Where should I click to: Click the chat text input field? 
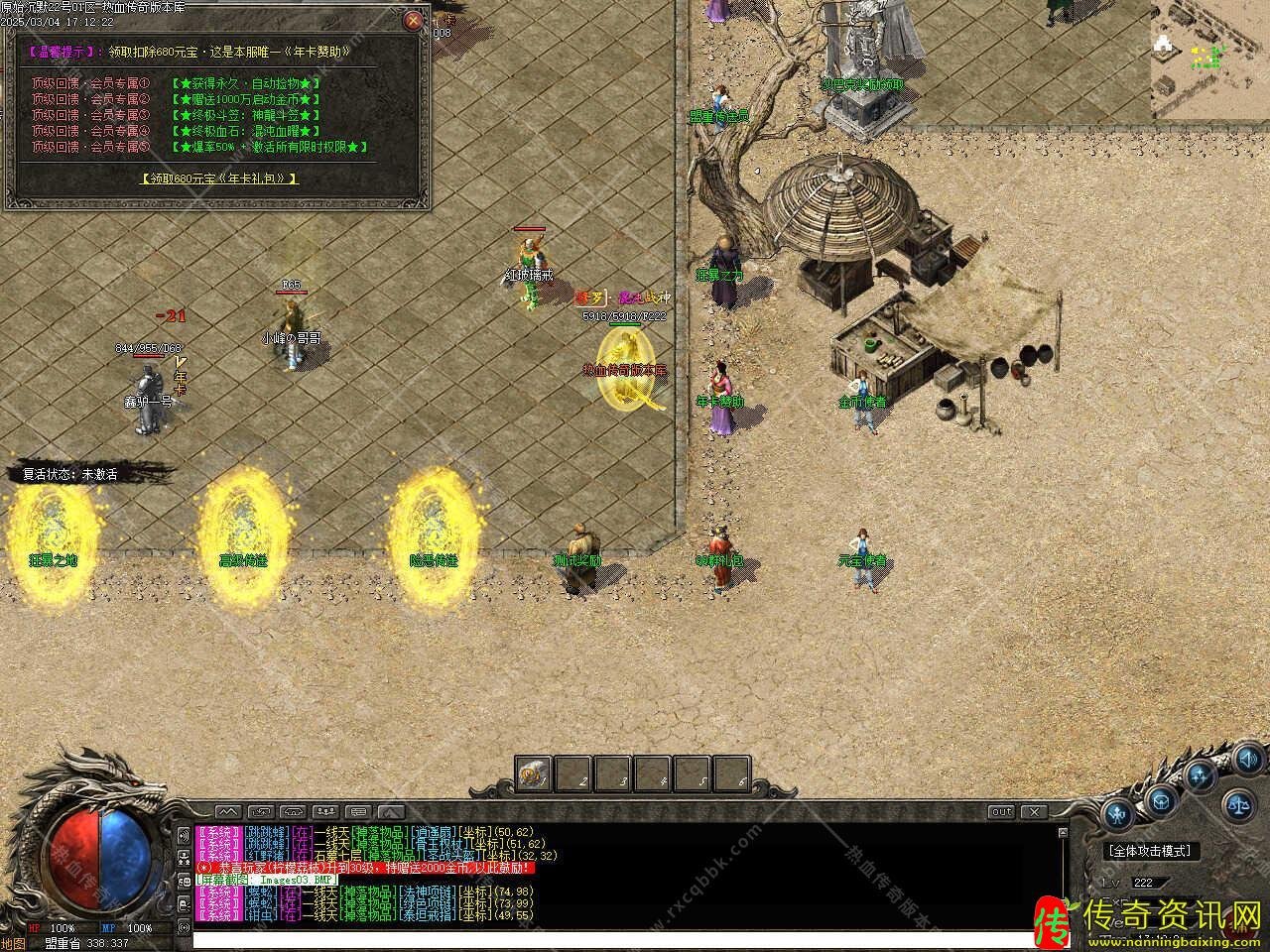pos(615,940)
